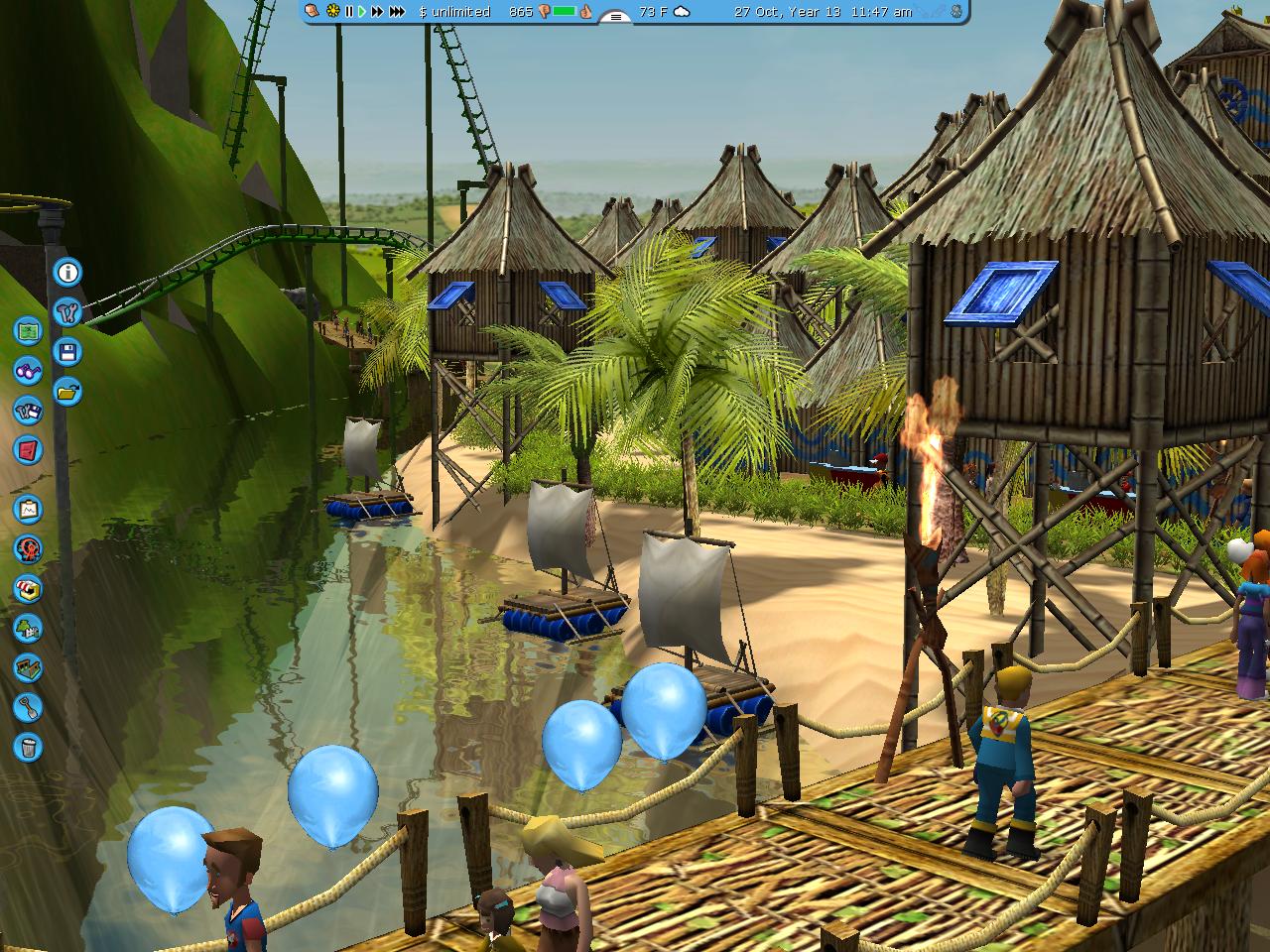Open the finances graph clipboard
Screen dimensions: 1270x952
point(28,509)
